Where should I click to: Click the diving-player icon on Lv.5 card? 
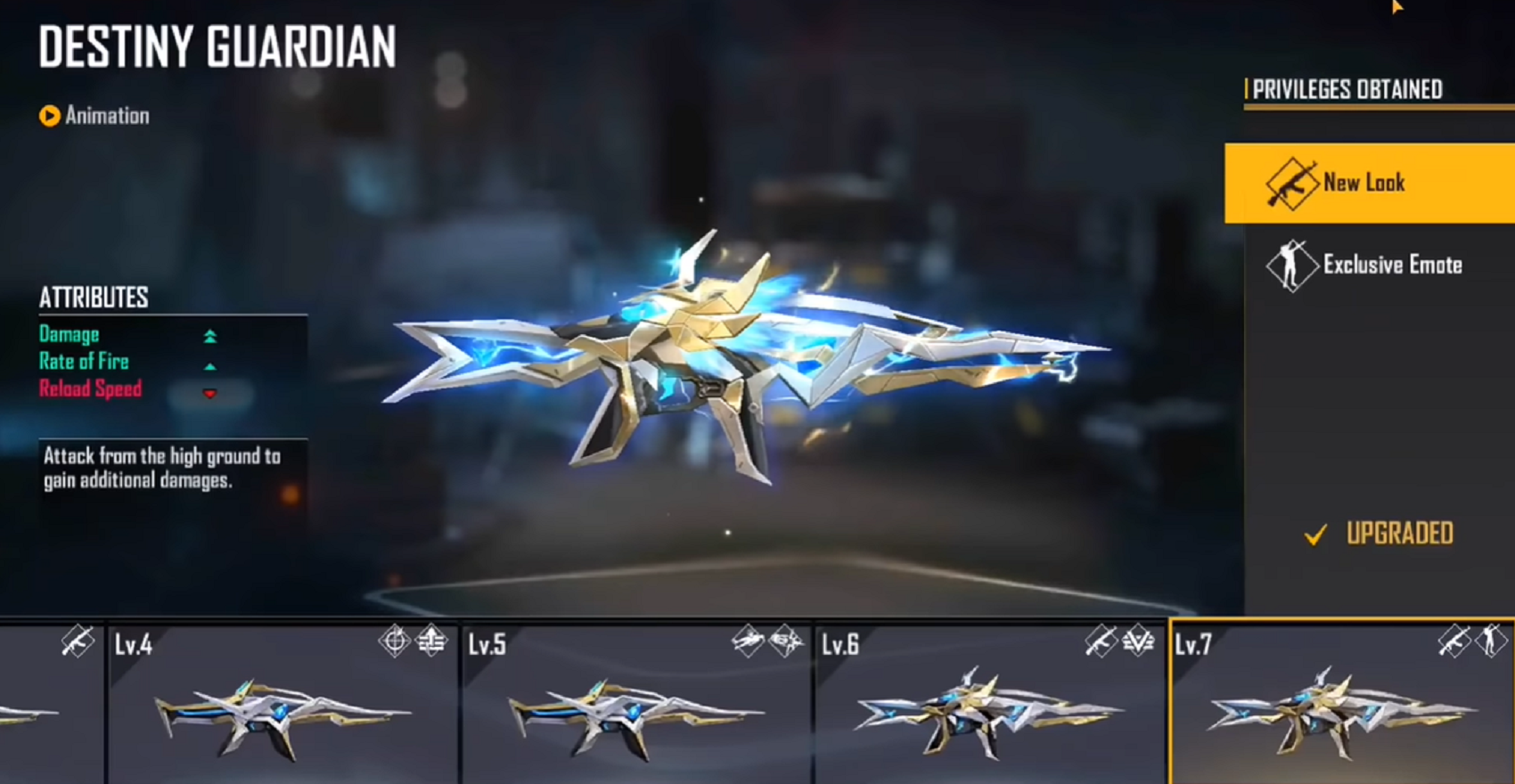(x=749, y=639)
